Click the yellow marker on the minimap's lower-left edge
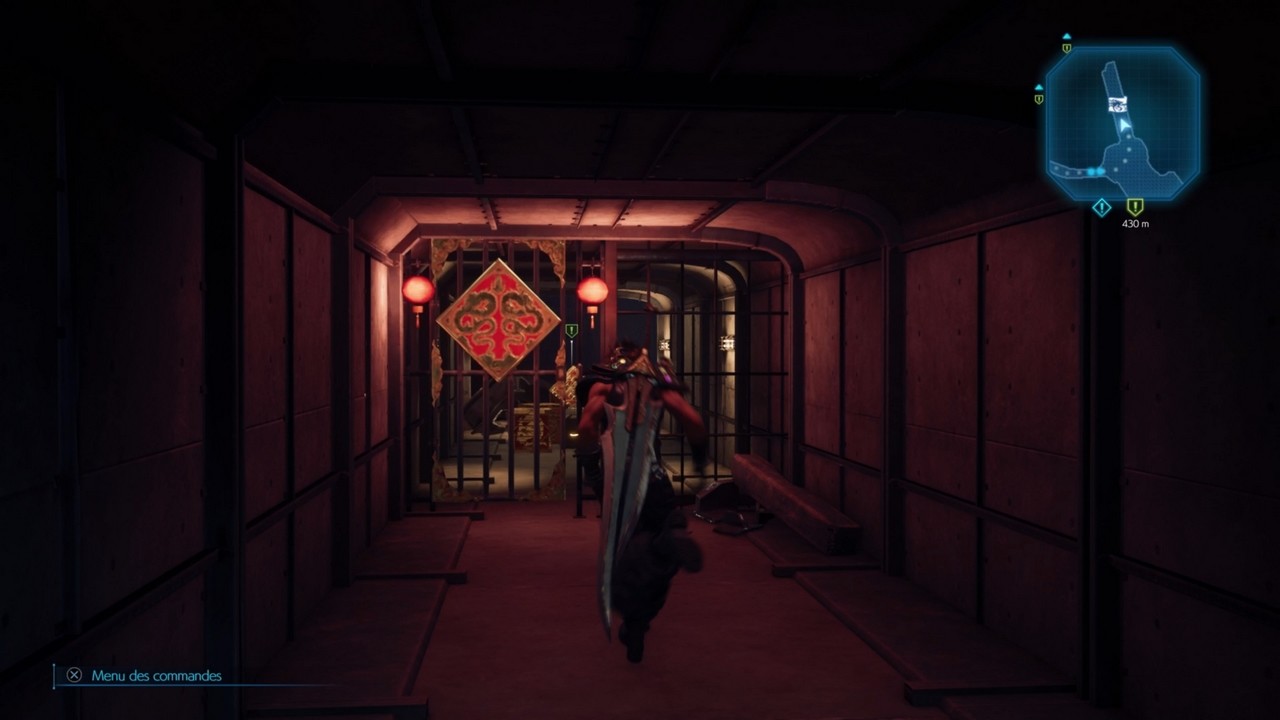Screen dimensions: 1280x720 click(1039, 100)
